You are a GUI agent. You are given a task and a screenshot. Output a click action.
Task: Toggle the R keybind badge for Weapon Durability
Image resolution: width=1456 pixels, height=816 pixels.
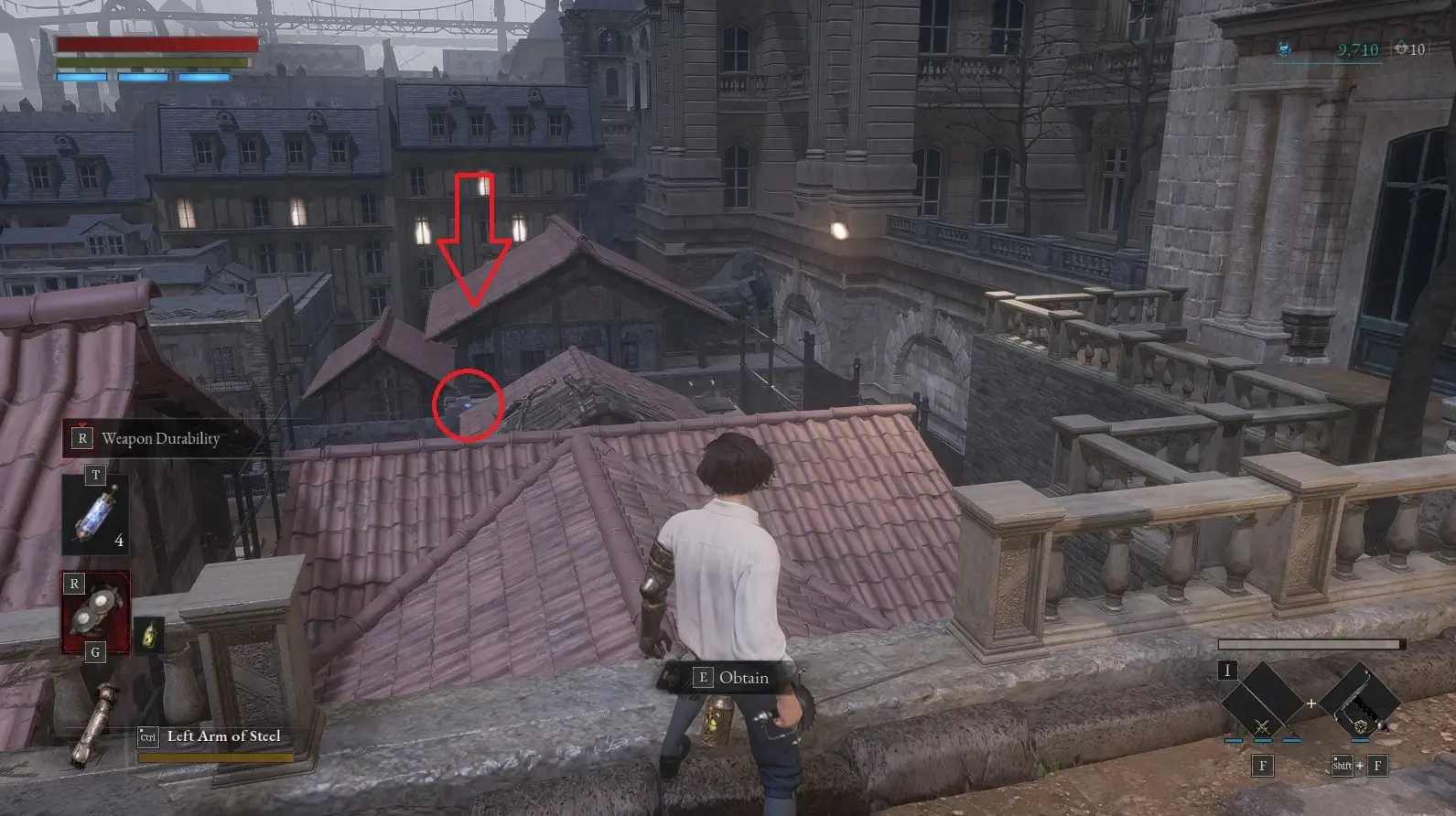point(83,438)
